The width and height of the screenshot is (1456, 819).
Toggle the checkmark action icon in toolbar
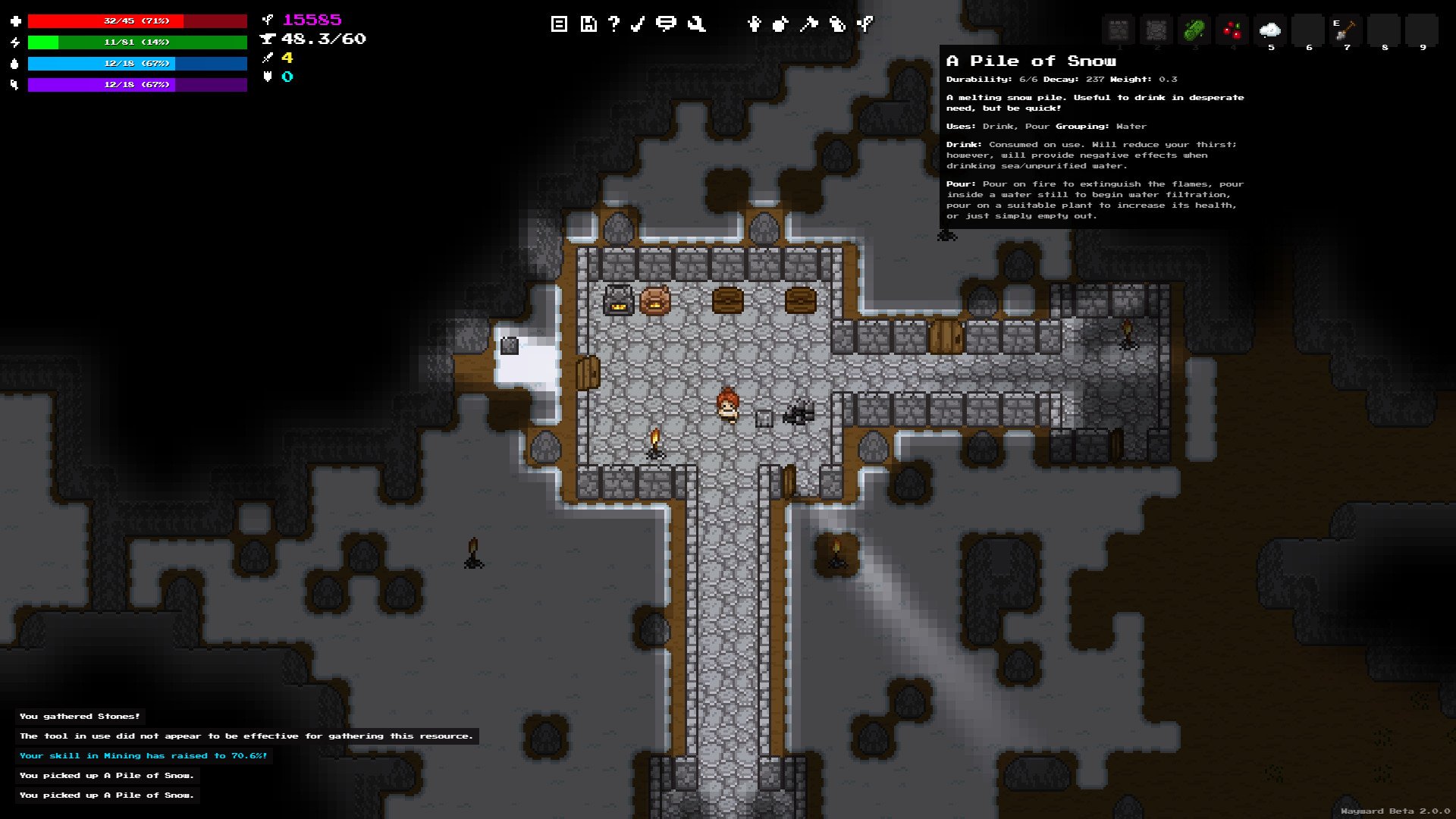[x=637, y=24]
